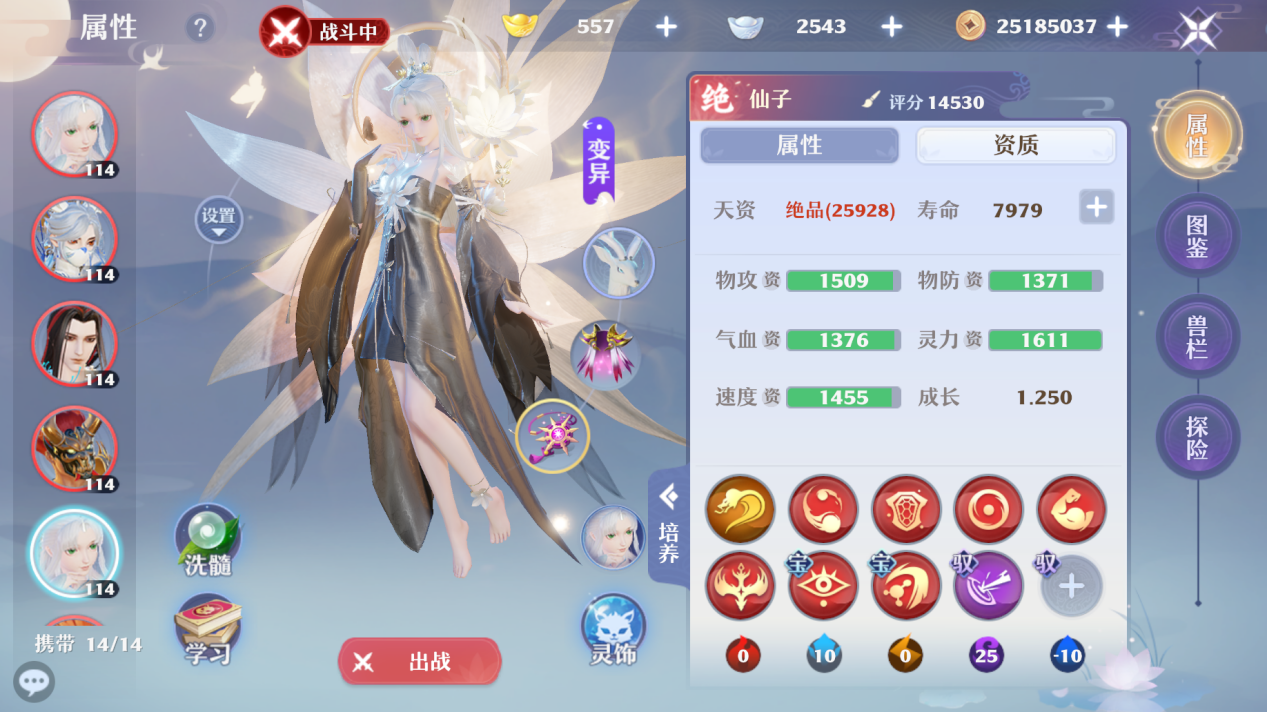Add copper coins using plus button
The width and height of the screenshot is (1267, 712).
(1118, 27)
